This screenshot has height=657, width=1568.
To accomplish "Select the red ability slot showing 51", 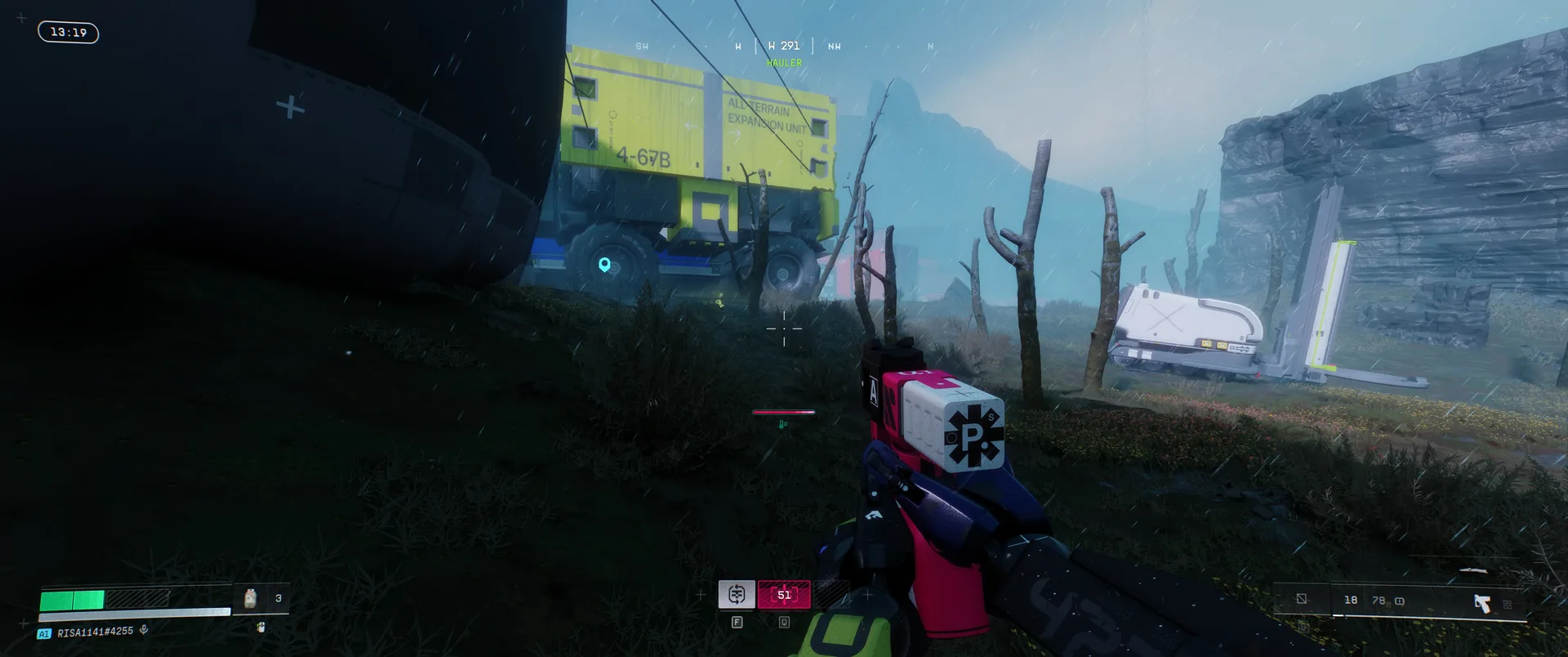I will [x=784, y=595].
